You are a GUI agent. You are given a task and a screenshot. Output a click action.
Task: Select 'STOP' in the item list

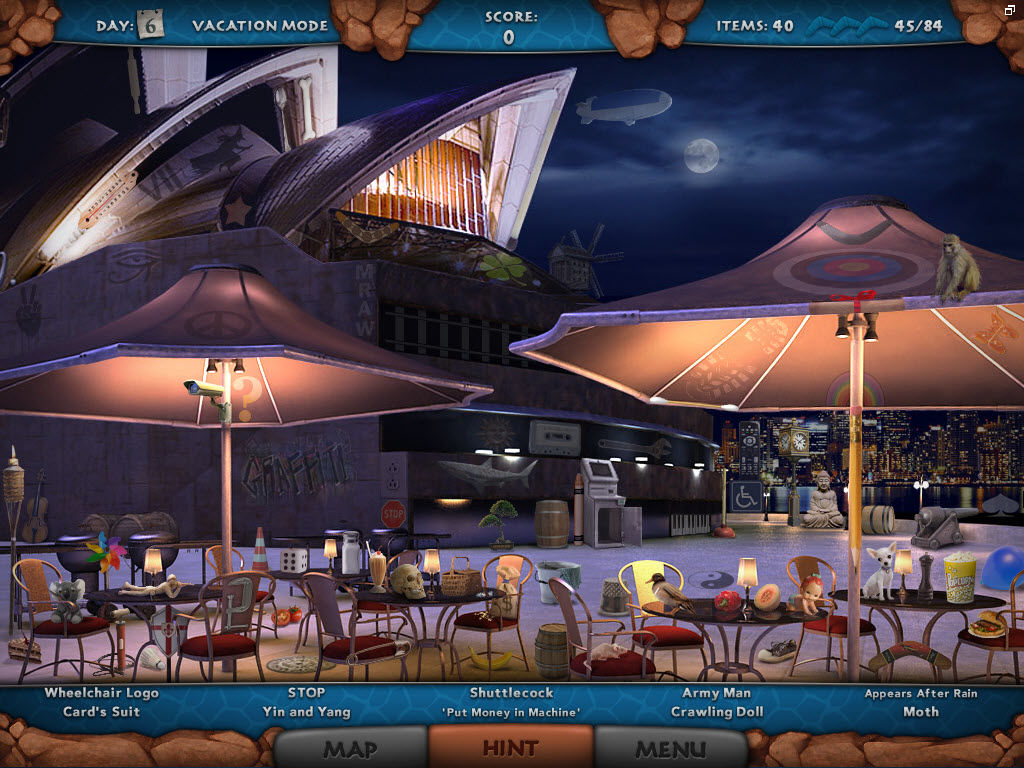[x=306, y=693]
